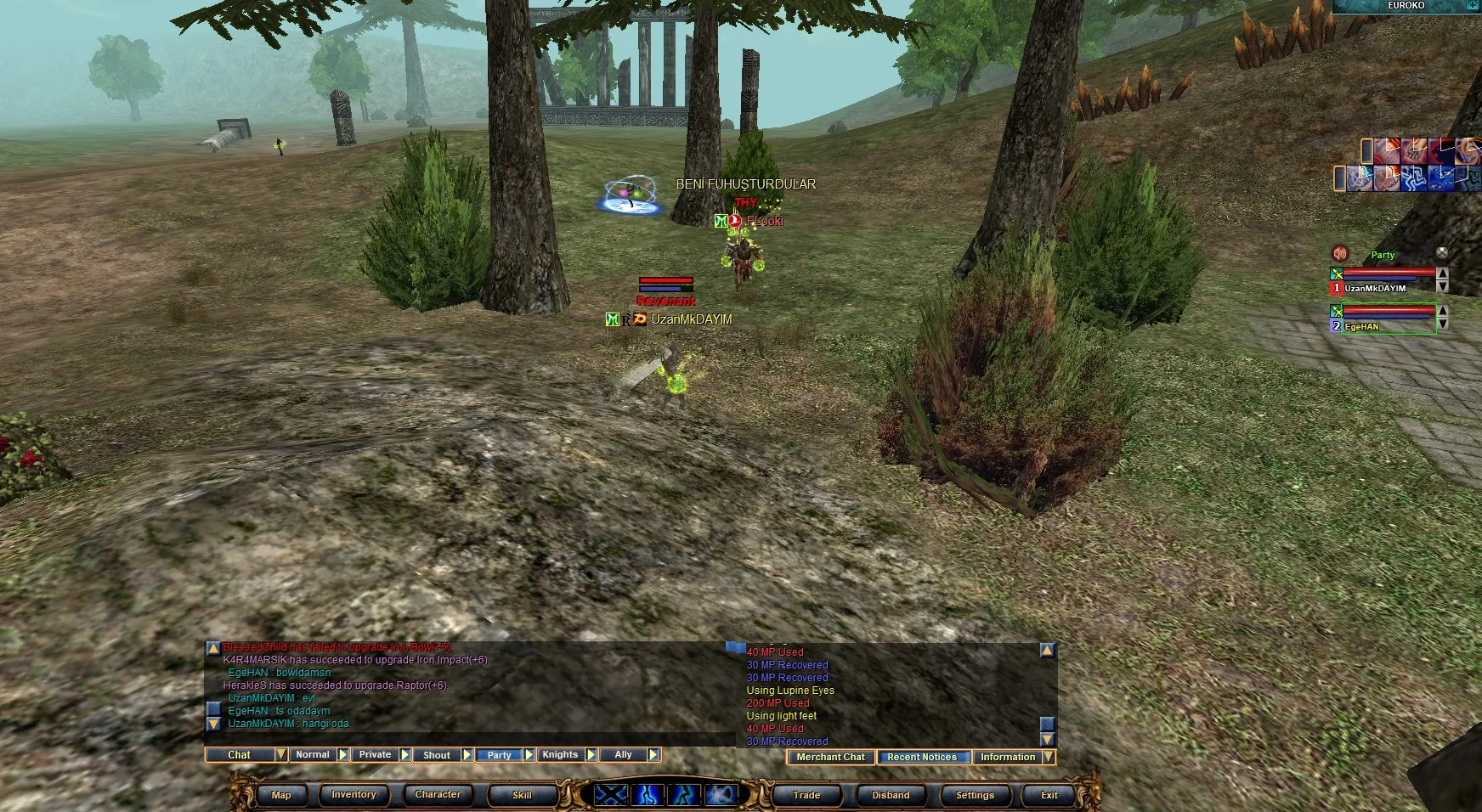Switch to the Knights chat channel
1482x812 pixels.
tap(560, 754)
